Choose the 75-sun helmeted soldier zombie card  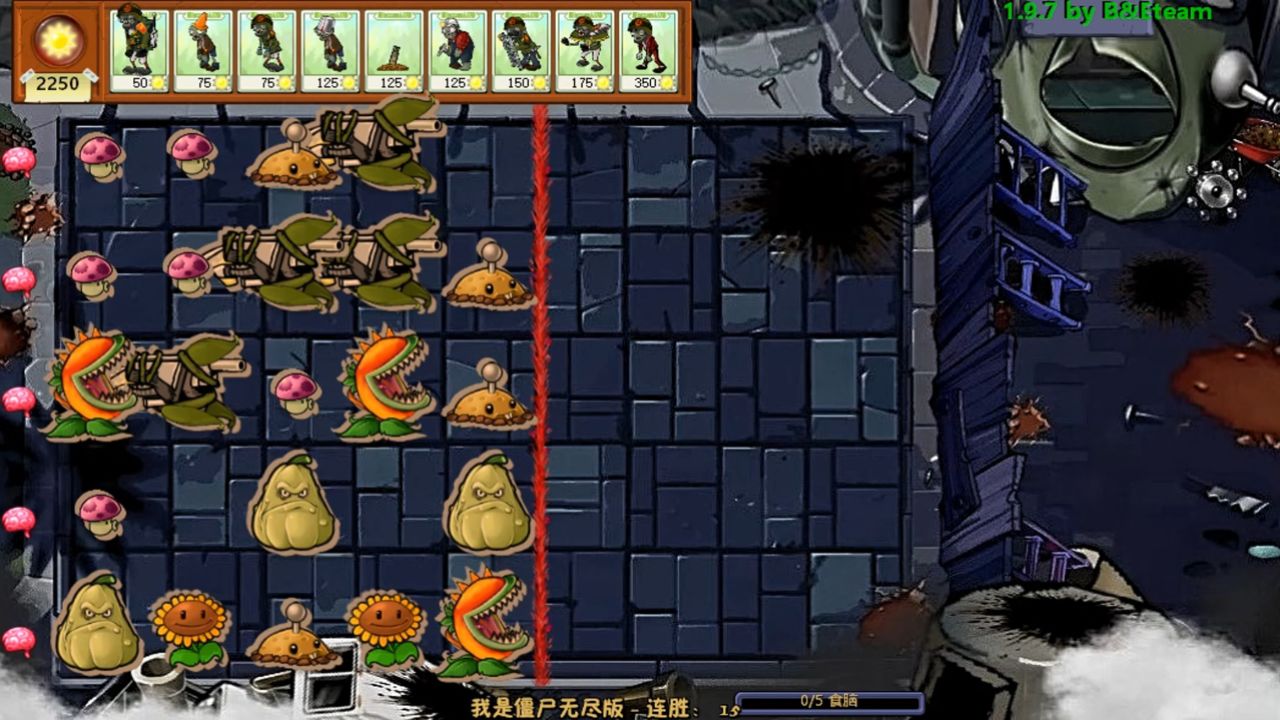pos(266,50)
